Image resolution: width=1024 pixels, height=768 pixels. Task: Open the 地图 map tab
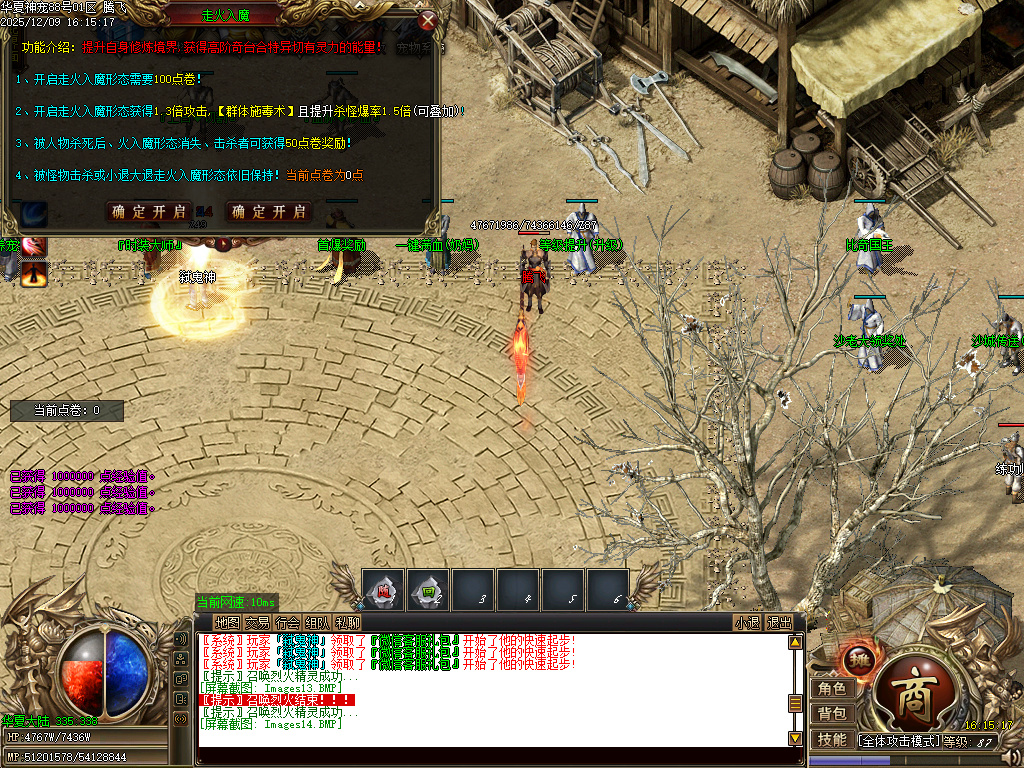pos(227,623)
